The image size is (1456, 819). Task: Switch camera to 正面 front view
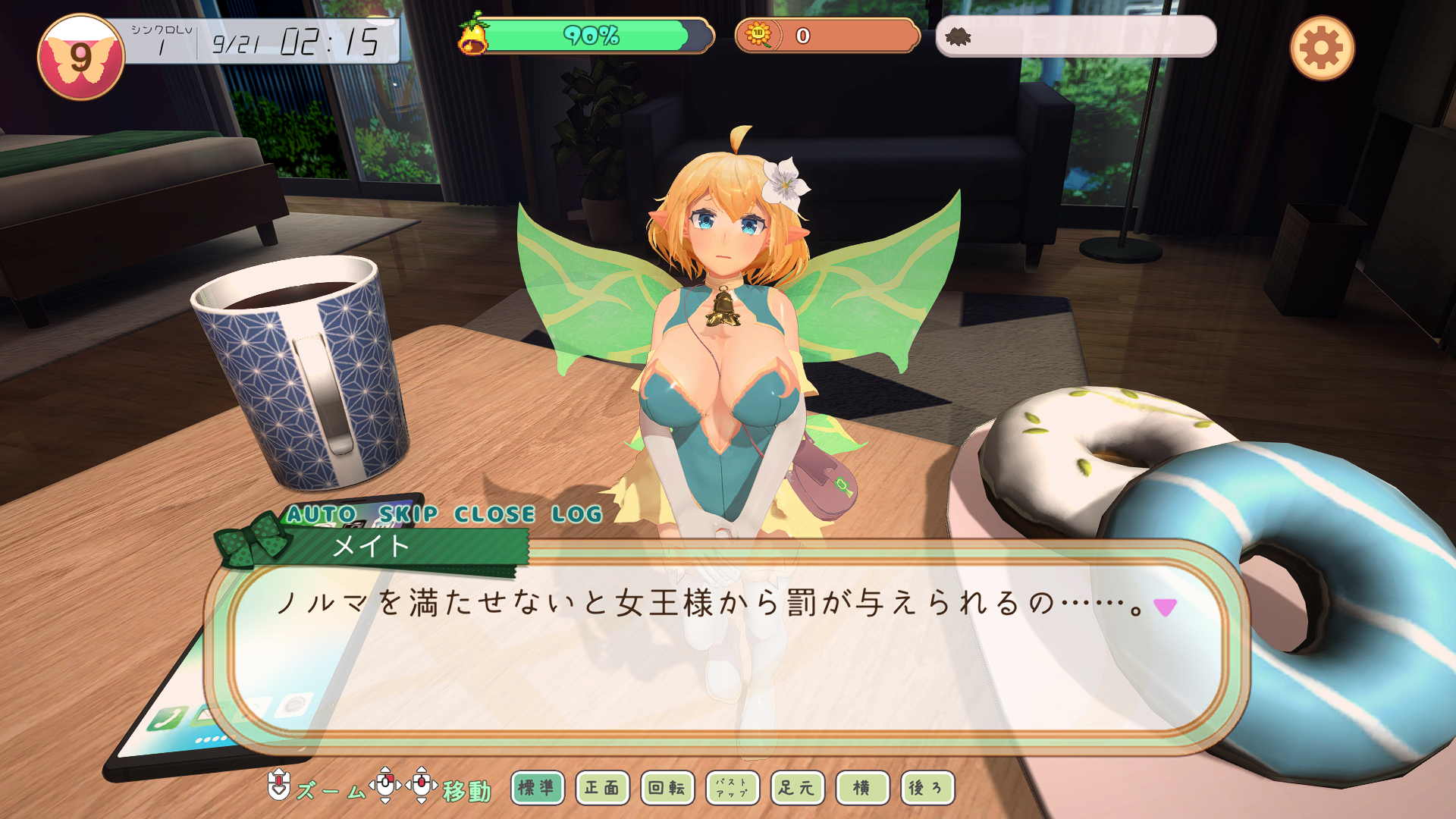tap(602, 788)
